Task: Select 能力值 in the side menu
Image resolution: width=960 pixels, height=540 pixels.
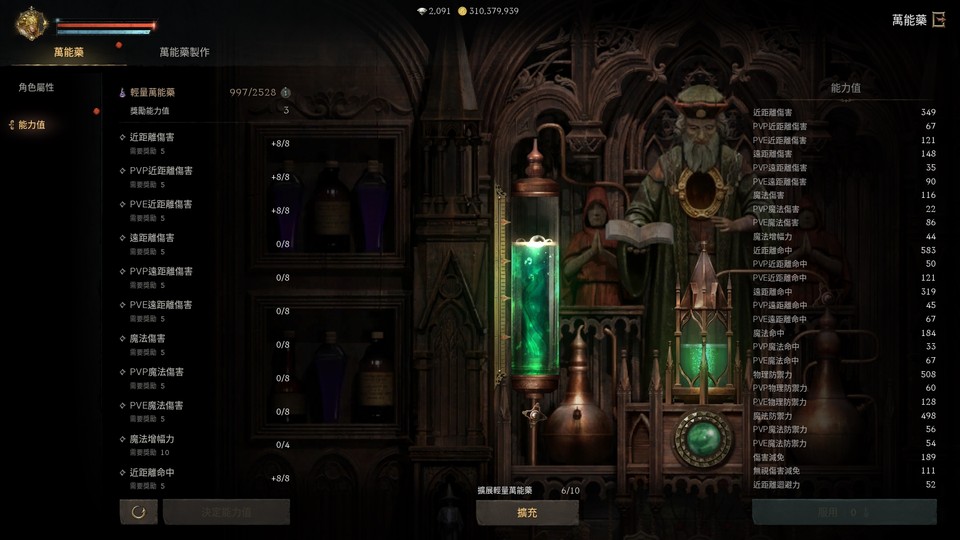Action: (32, 125)
